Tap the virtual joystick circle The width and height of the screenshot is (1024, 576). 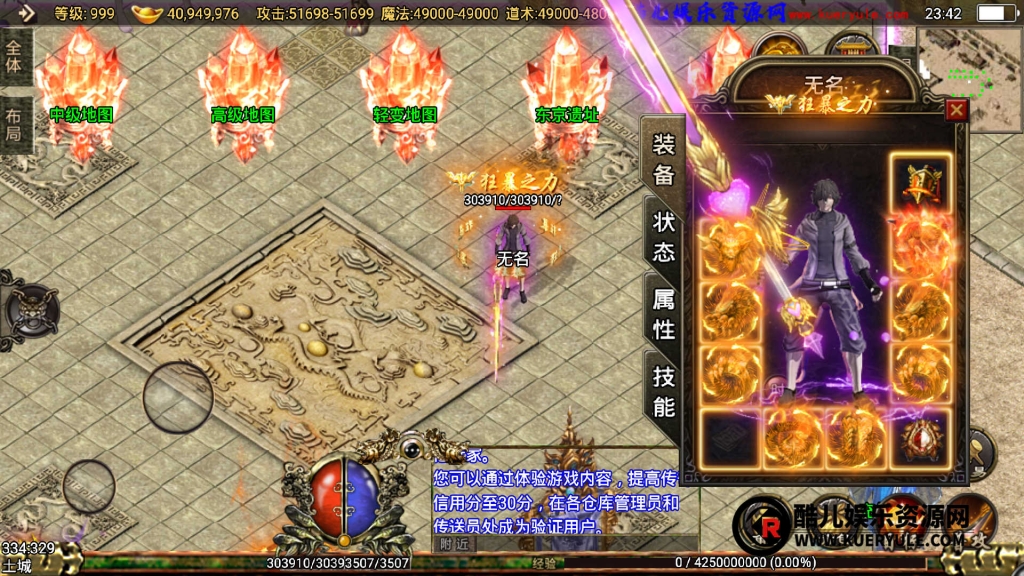point(177,398)
